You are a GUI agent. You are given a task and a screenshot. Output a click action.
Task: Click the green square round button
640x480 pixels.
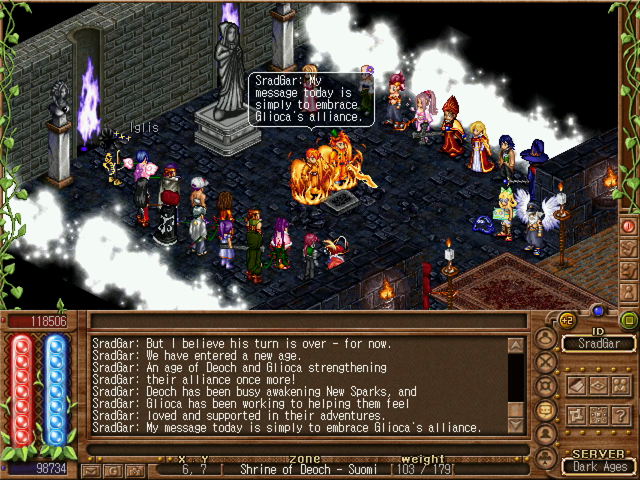628,320
